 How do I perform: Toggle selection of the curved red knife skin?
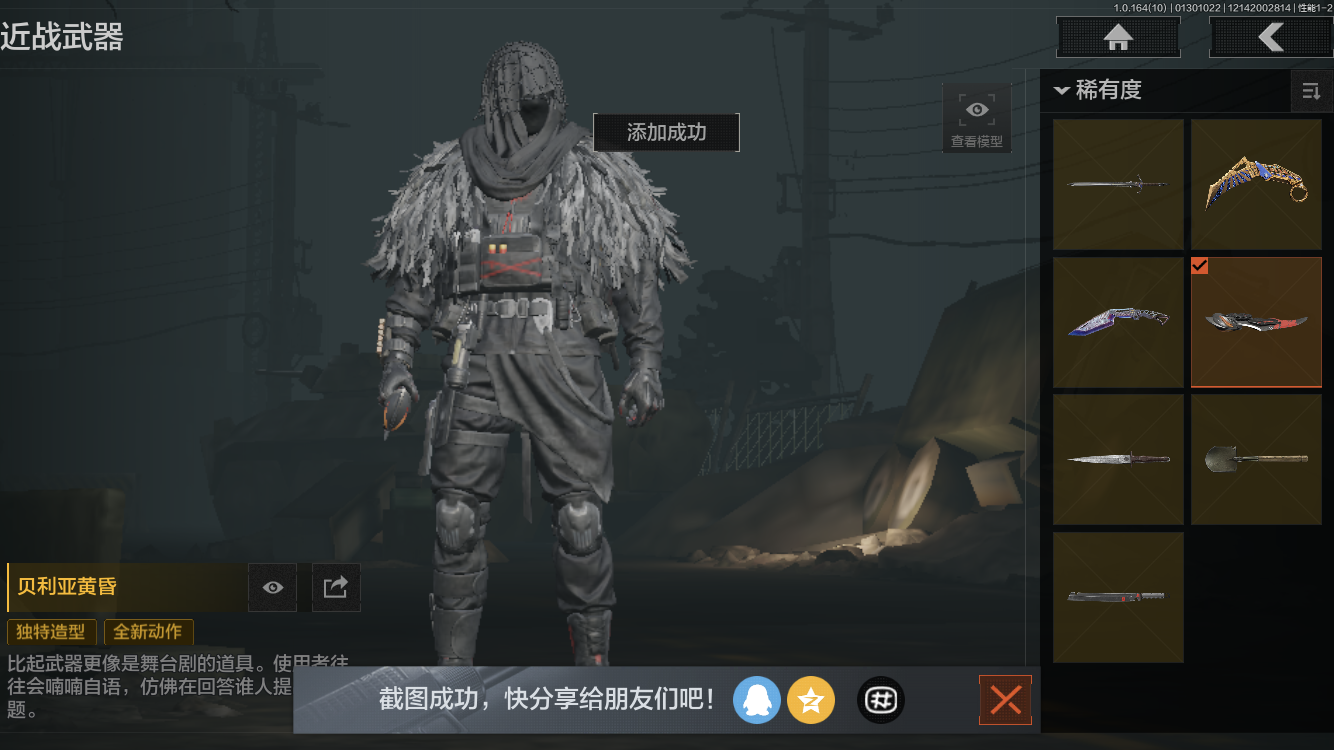point(1256,322)
